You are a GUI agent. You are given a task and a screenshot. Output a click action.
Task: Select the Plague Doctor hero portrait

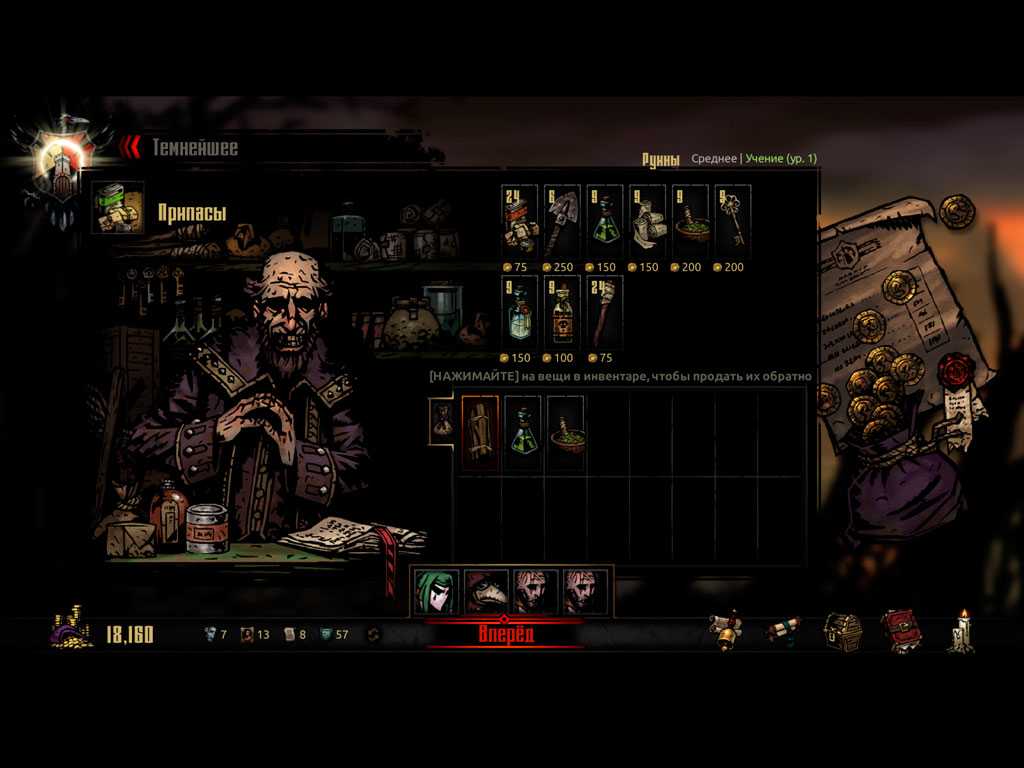pos(486,592)
